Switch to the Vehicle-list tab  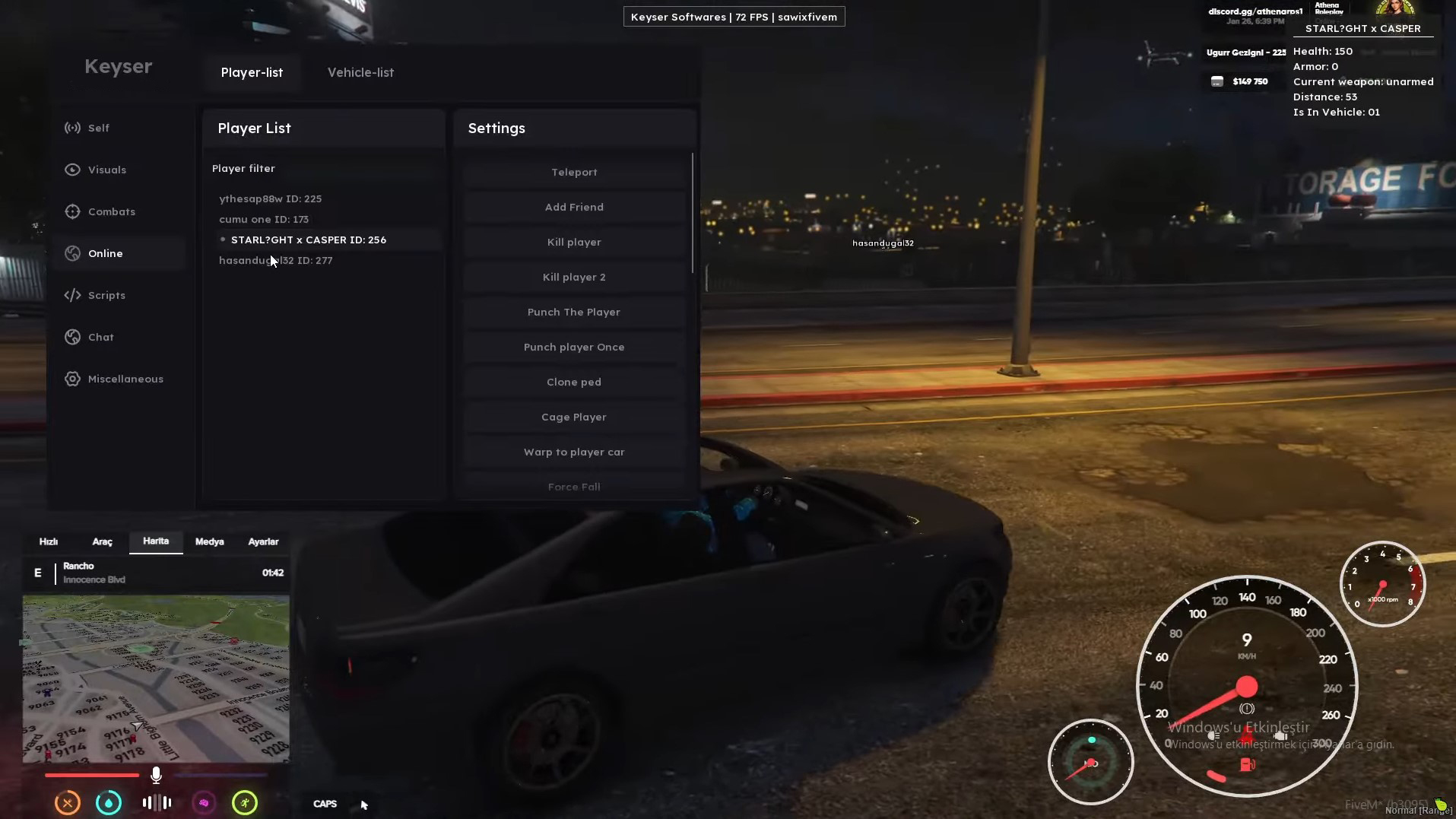360,72
